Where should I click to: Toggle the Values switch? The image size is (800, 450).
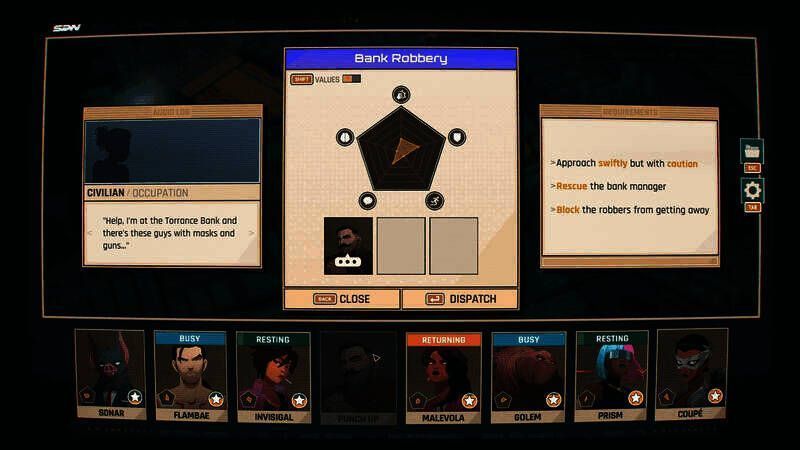pos(351,79)
